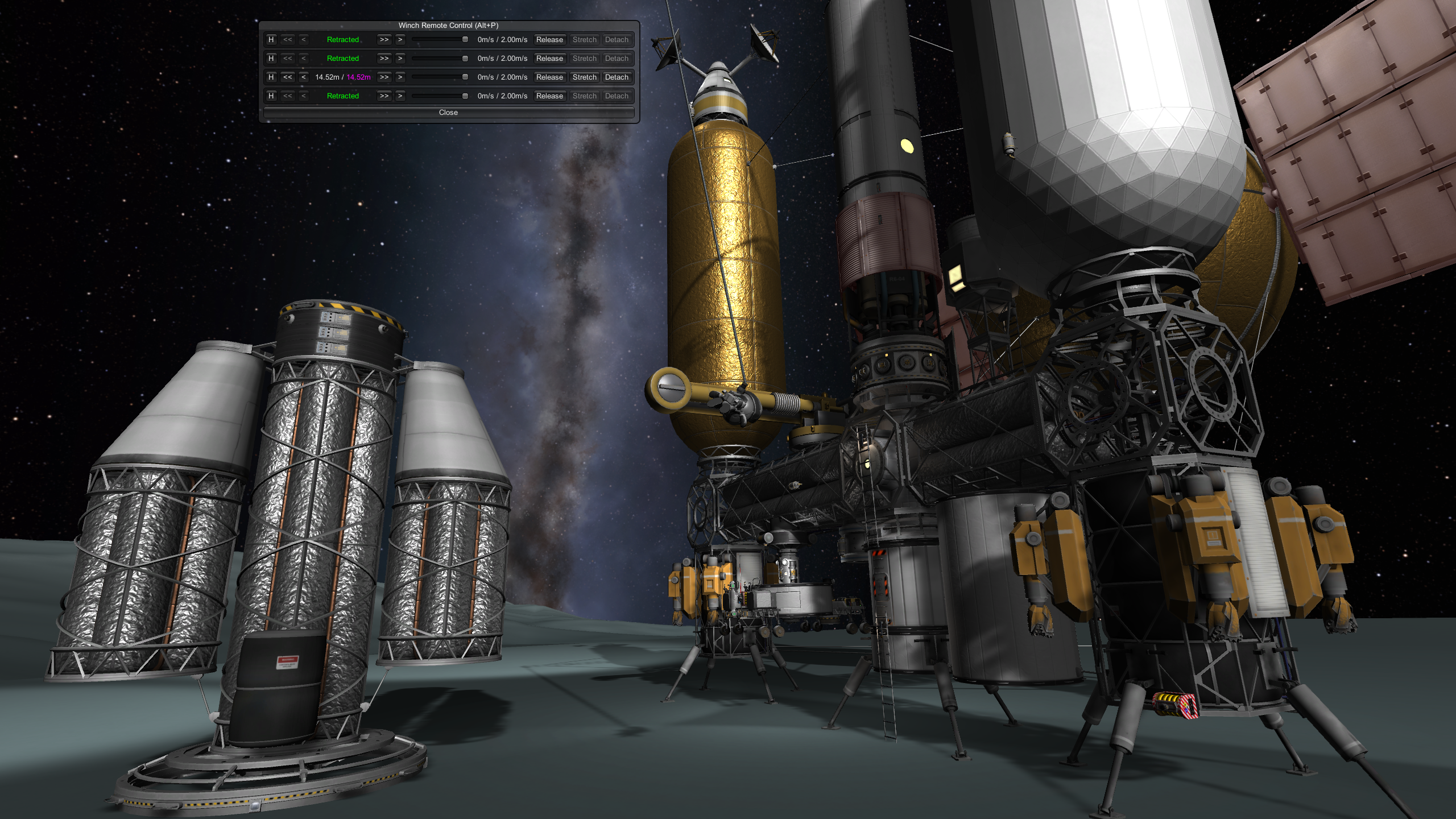Release the topmost retracted winch
The image size is (1456, 819).
[x=549, y=40]
